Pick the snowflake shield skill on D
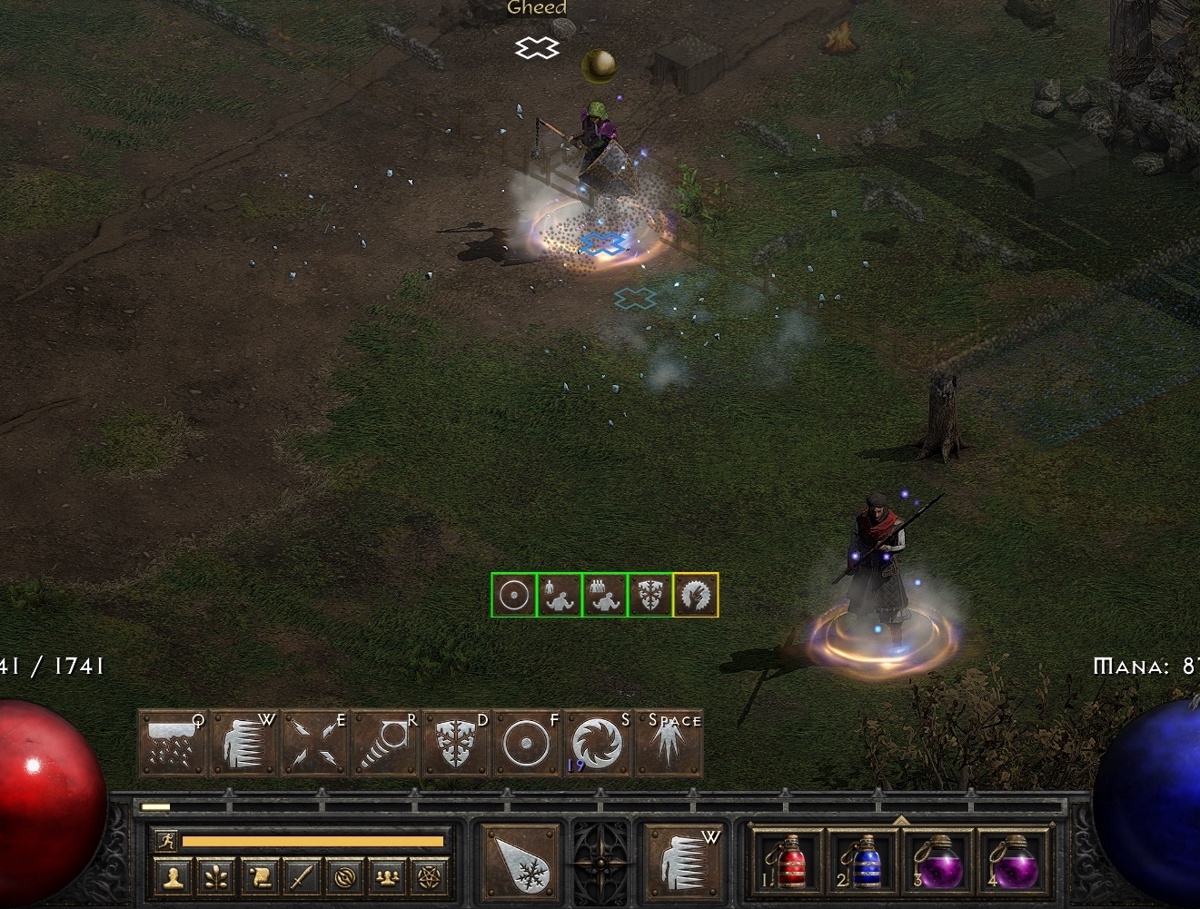The height and width of the screenshot is (909, 1200). [456, 744]
